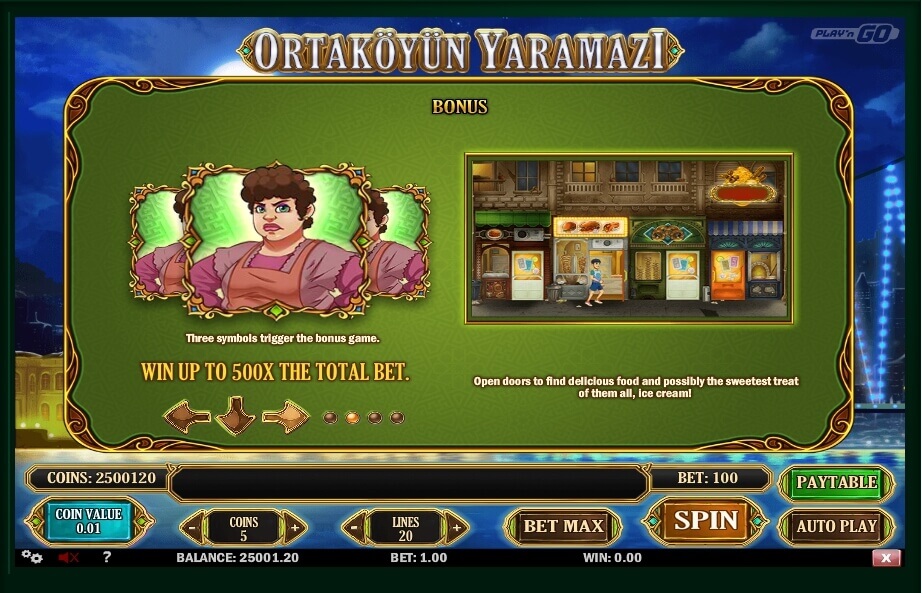This screenshot has height=593, width=922.
Task: Add more lines with the plus button
Action: click(456, 526)
